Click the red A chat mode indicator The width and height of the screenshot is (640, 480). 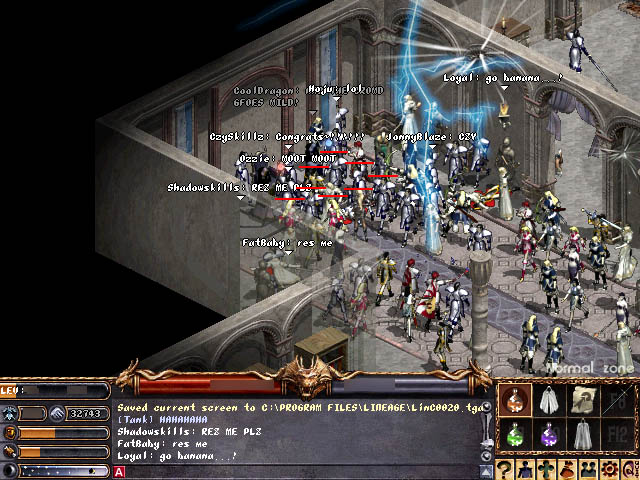click(120, 471)
